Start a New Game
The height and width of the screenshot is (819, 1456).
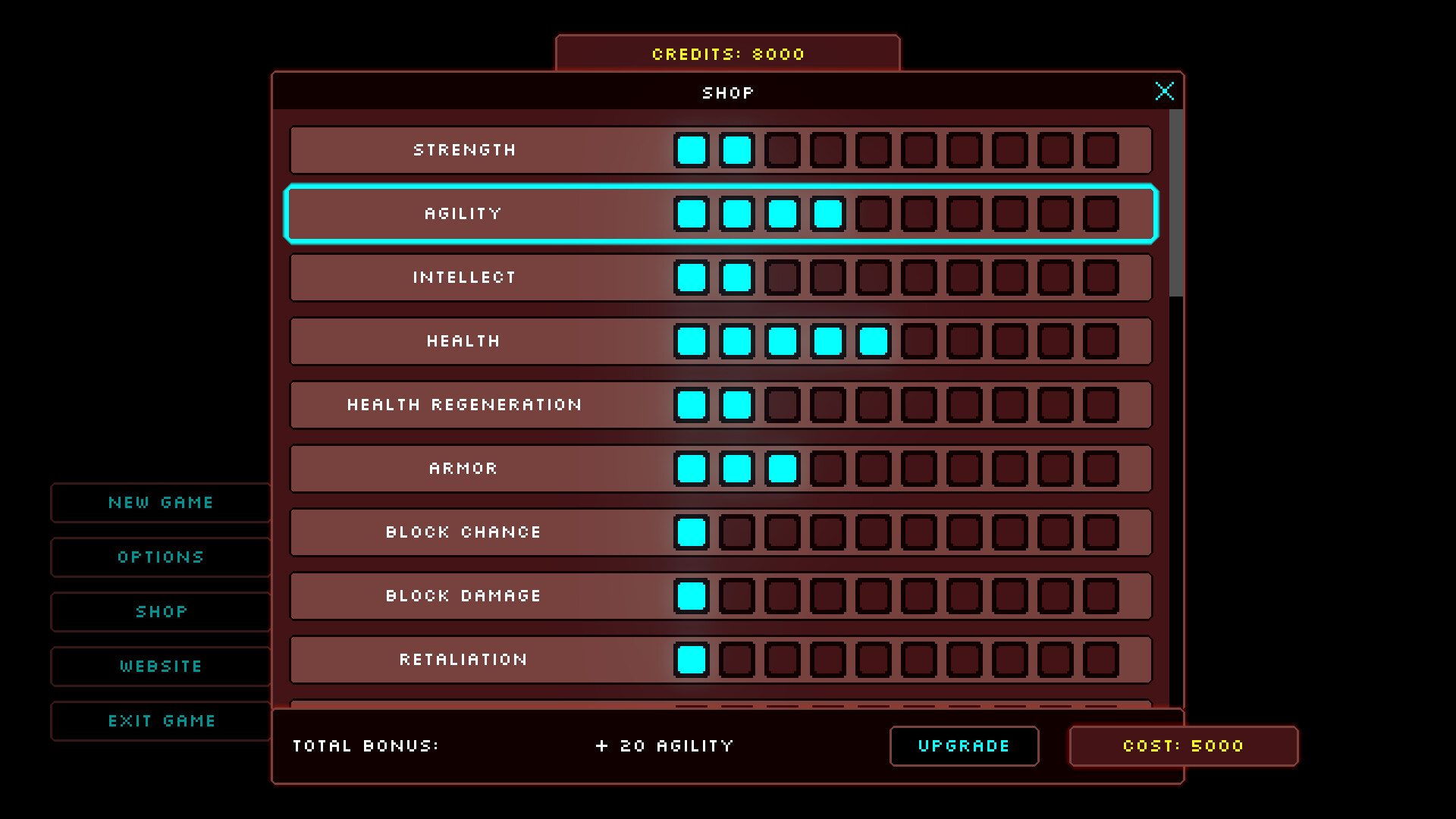161,502
